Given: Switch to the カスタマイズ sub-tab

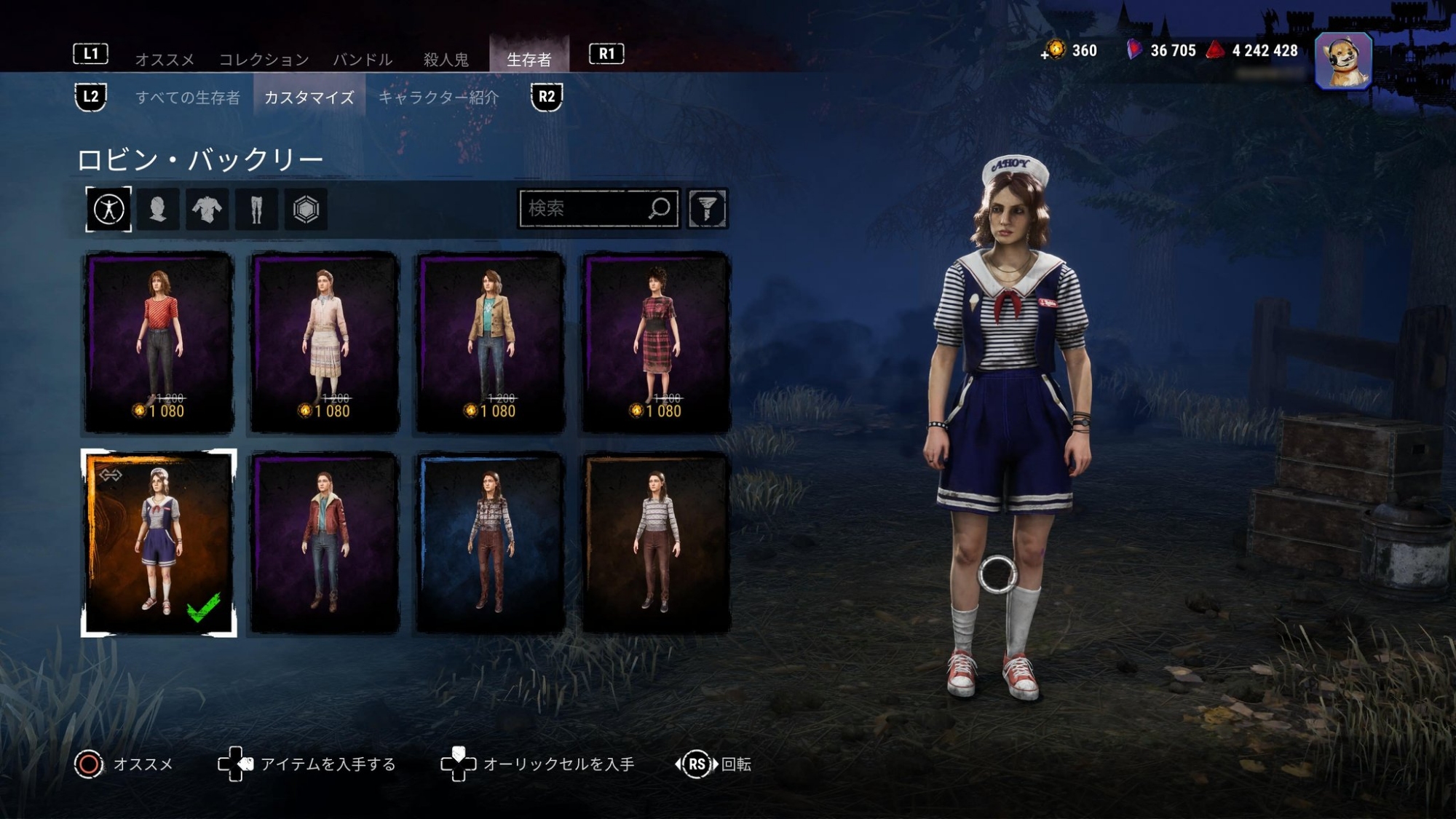Looking at the screenshot, I should [x=309, y=98].
